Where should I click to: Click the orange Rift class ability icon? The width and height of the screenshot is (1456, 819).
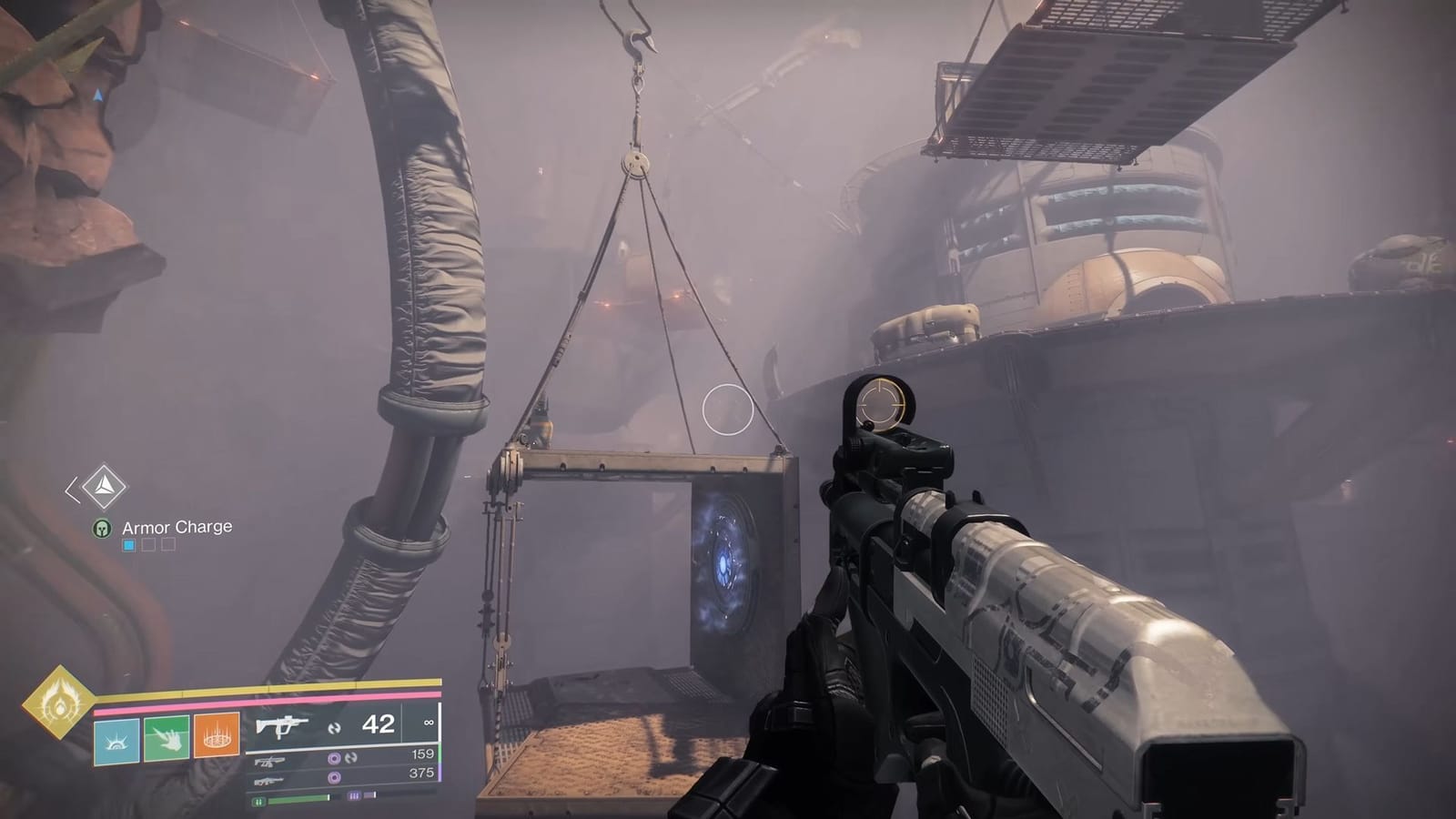coord(217,737)
